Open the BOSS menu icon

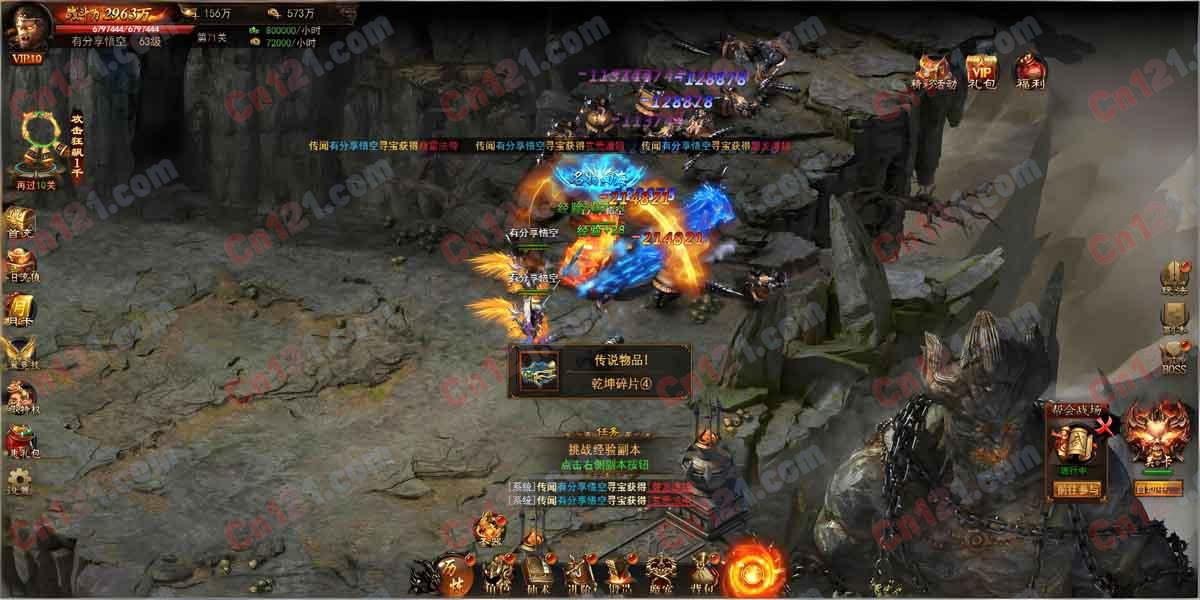coord(1174,357)
